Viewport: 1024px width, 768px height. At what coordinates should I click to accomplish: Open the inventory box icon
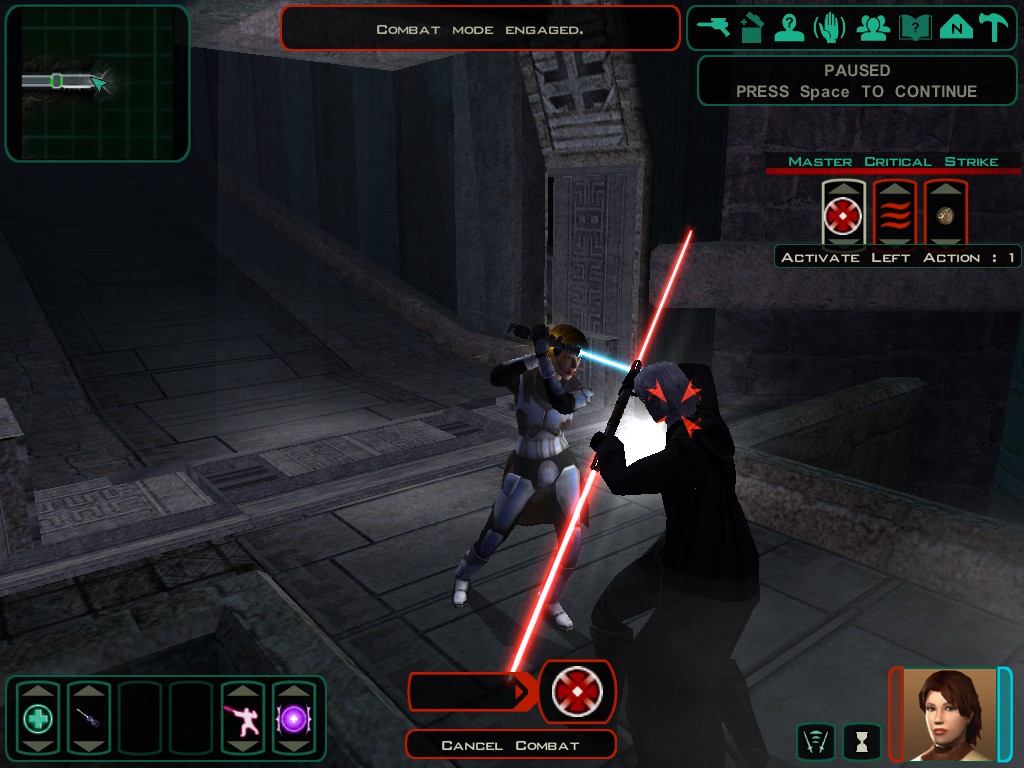tap(752, 27)
